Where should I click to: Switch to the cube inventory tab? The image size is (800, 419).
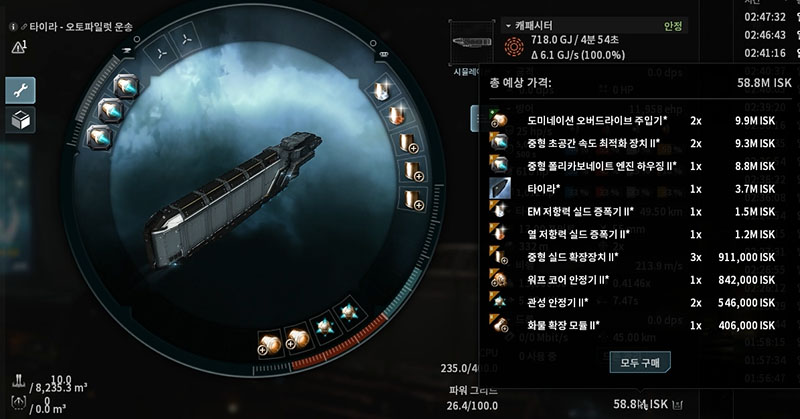22,119
